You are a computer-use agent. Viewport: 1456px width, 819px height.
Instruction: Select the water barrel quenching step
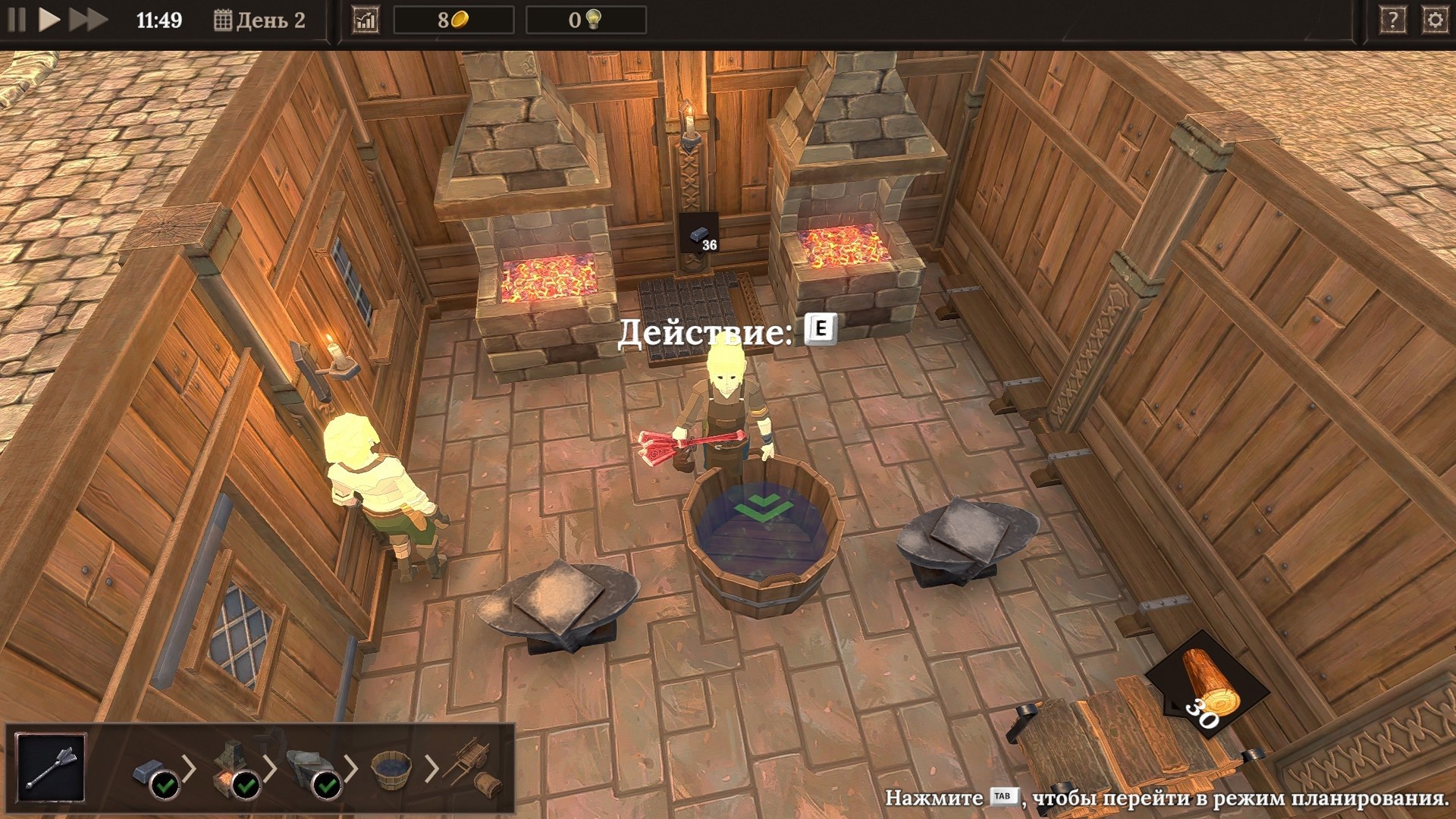pyautogui.click(x=391, y=769)
